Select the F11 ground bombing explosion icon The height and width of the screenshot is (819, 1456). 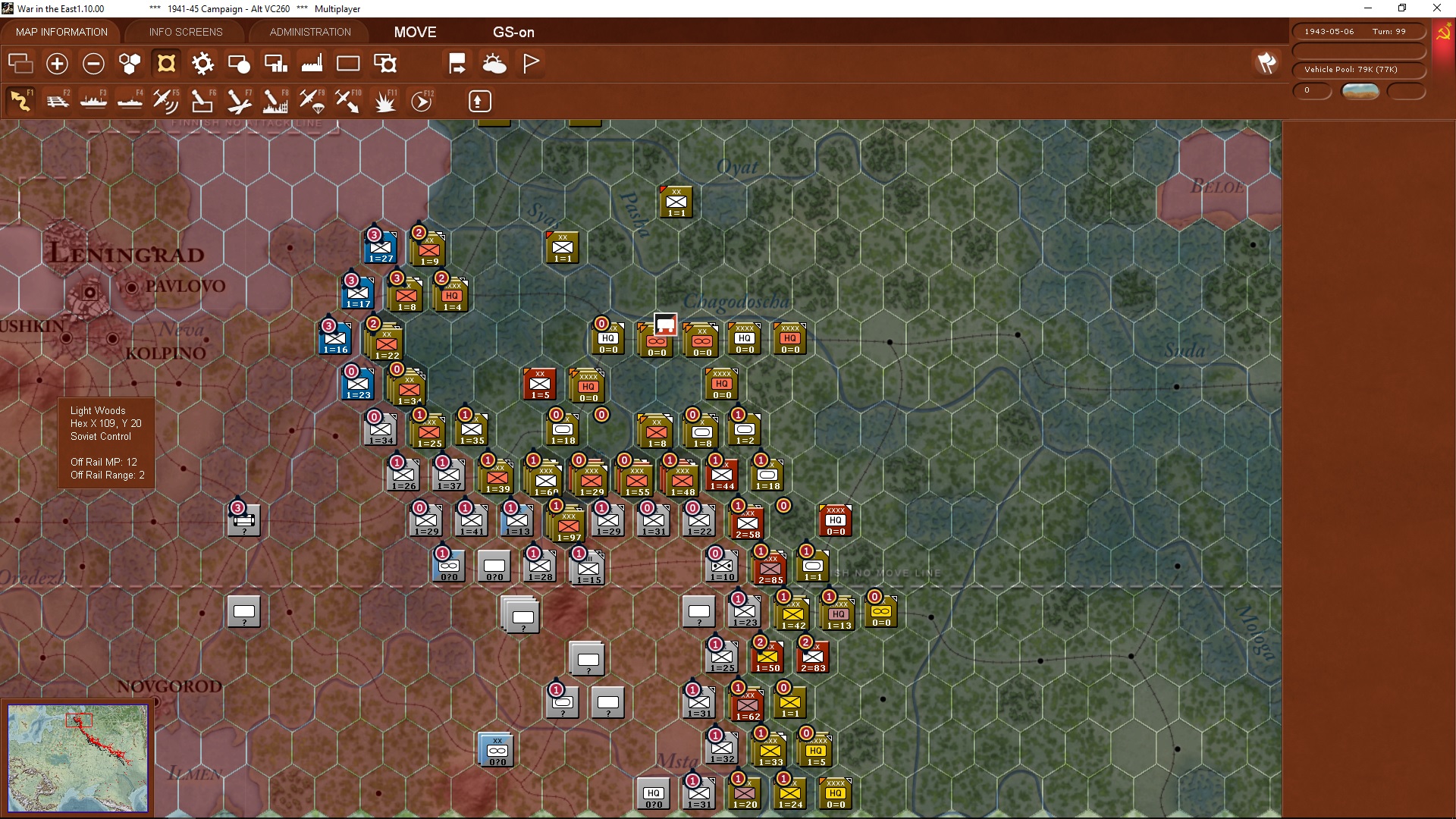pyautogui.click(x=384, y=100)
